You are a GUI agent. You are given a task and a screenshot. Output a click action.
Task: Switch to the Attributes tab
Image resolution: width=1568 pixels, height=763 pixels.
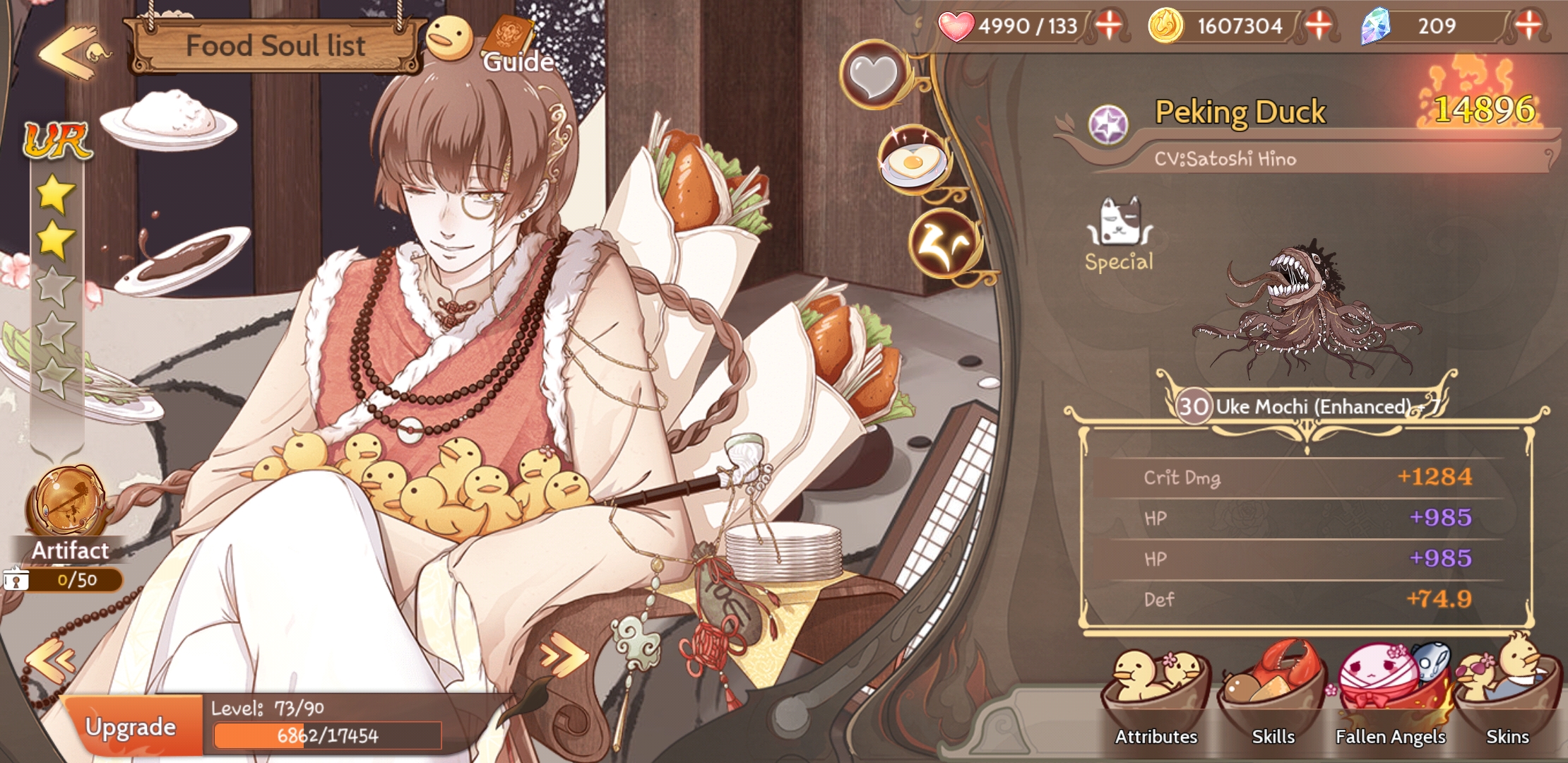[1156, 737]
